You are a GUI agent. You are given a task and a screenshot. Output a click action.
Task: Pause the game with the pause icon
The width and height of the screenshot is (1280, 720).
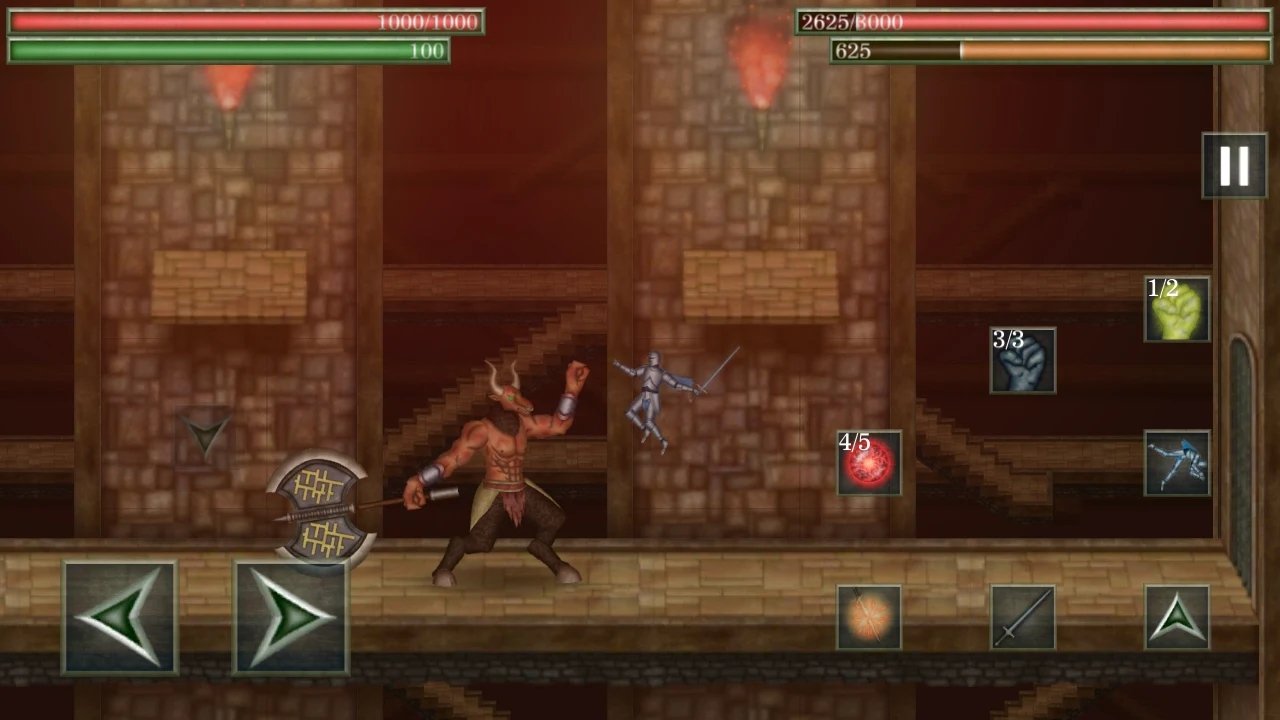tap(1233, 165)
